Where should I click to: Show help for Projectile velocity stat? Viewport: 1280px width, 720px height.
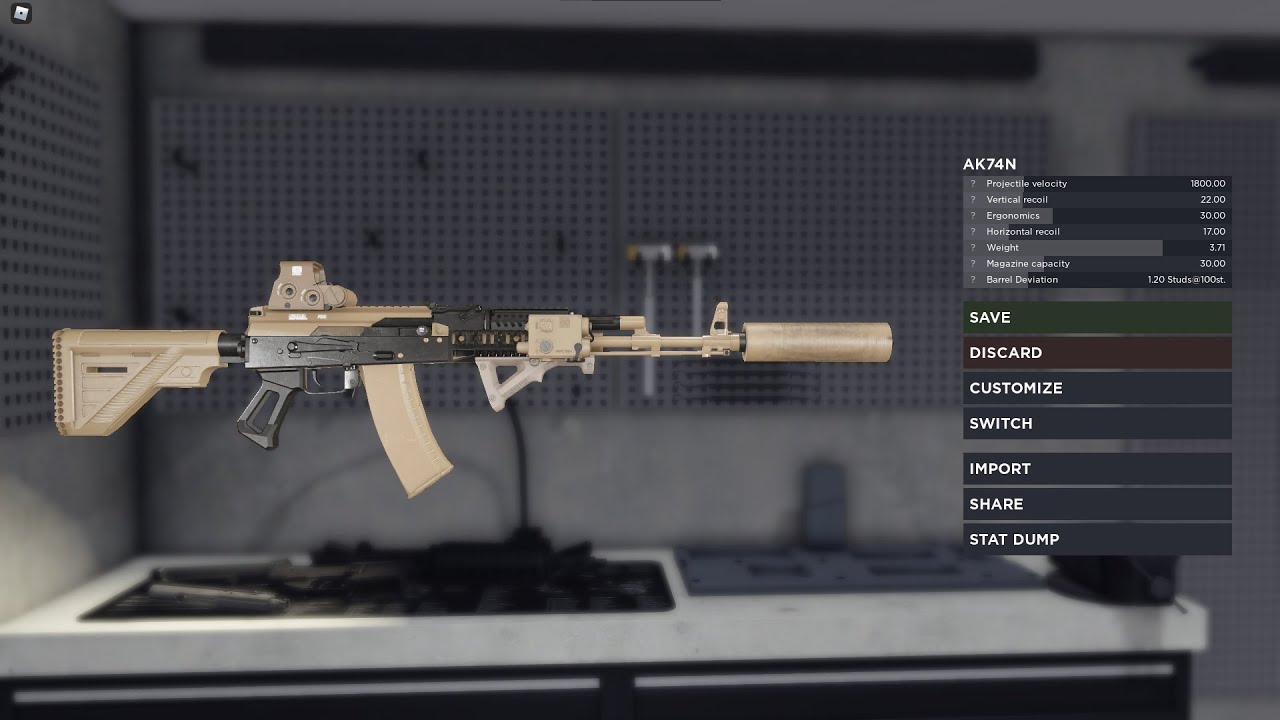972,184
